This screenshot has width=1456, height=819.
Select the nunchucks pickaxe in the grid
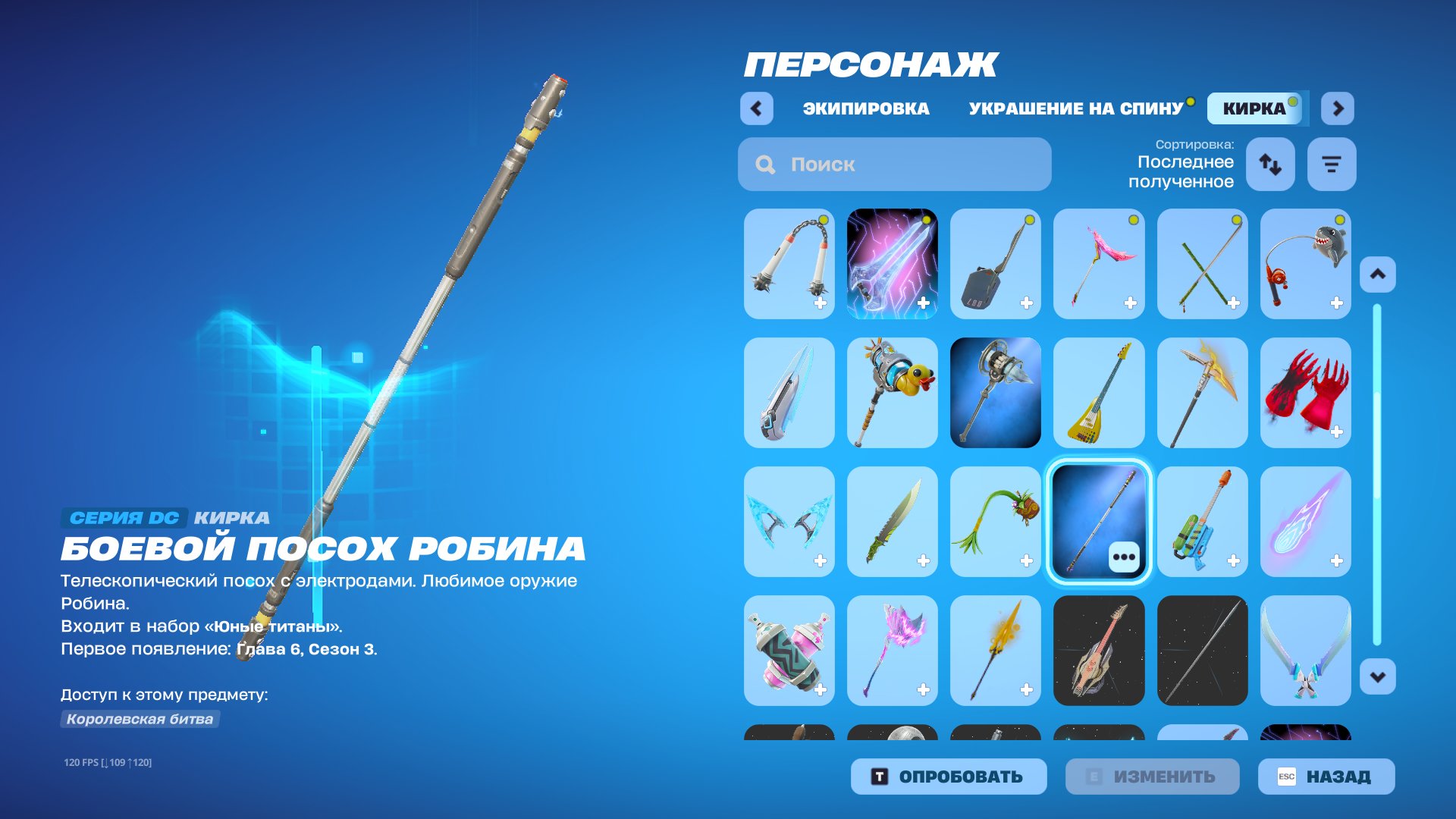[789, 263]
